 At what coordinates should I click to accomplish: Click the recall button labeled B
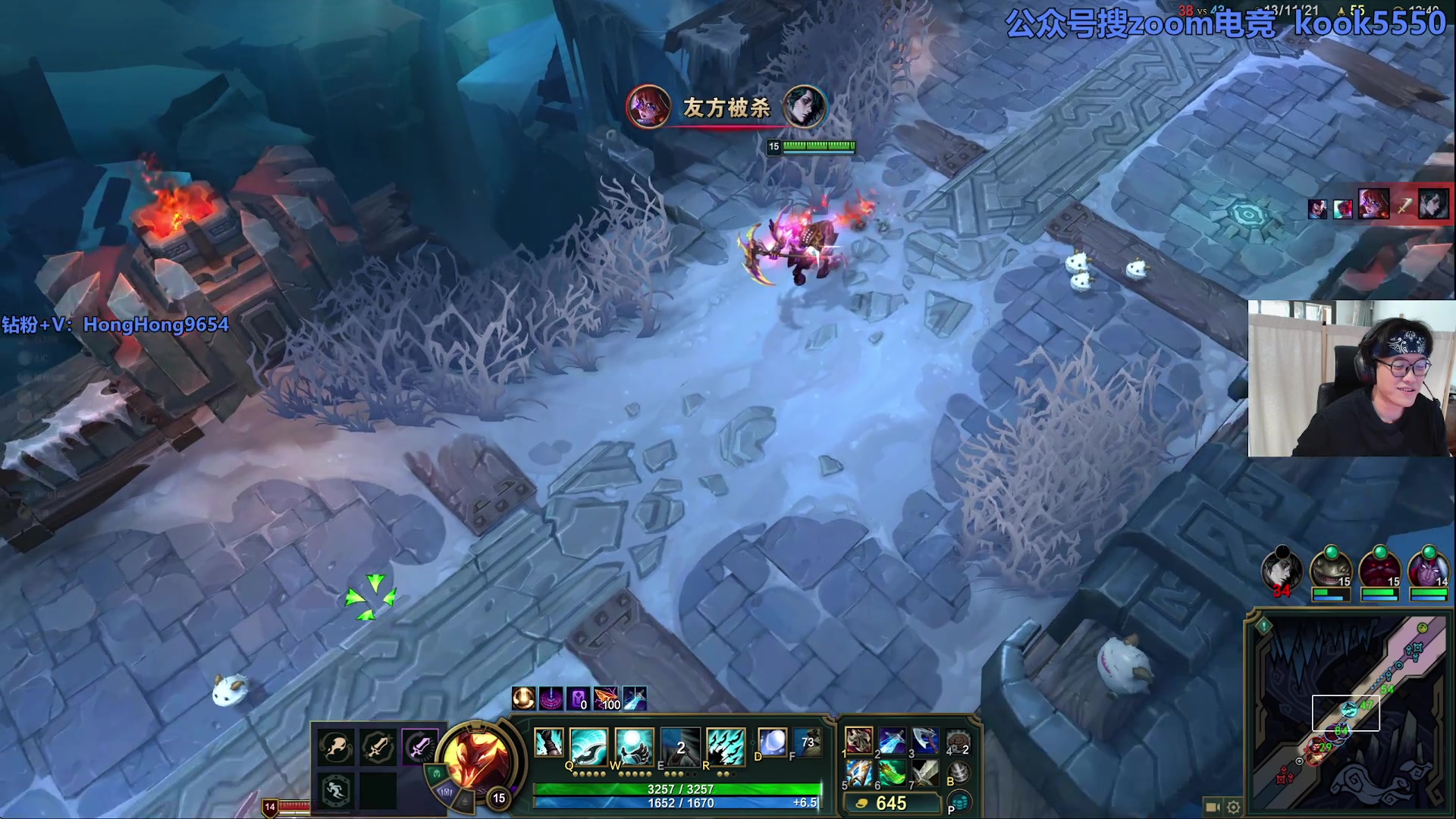[959, 773]
